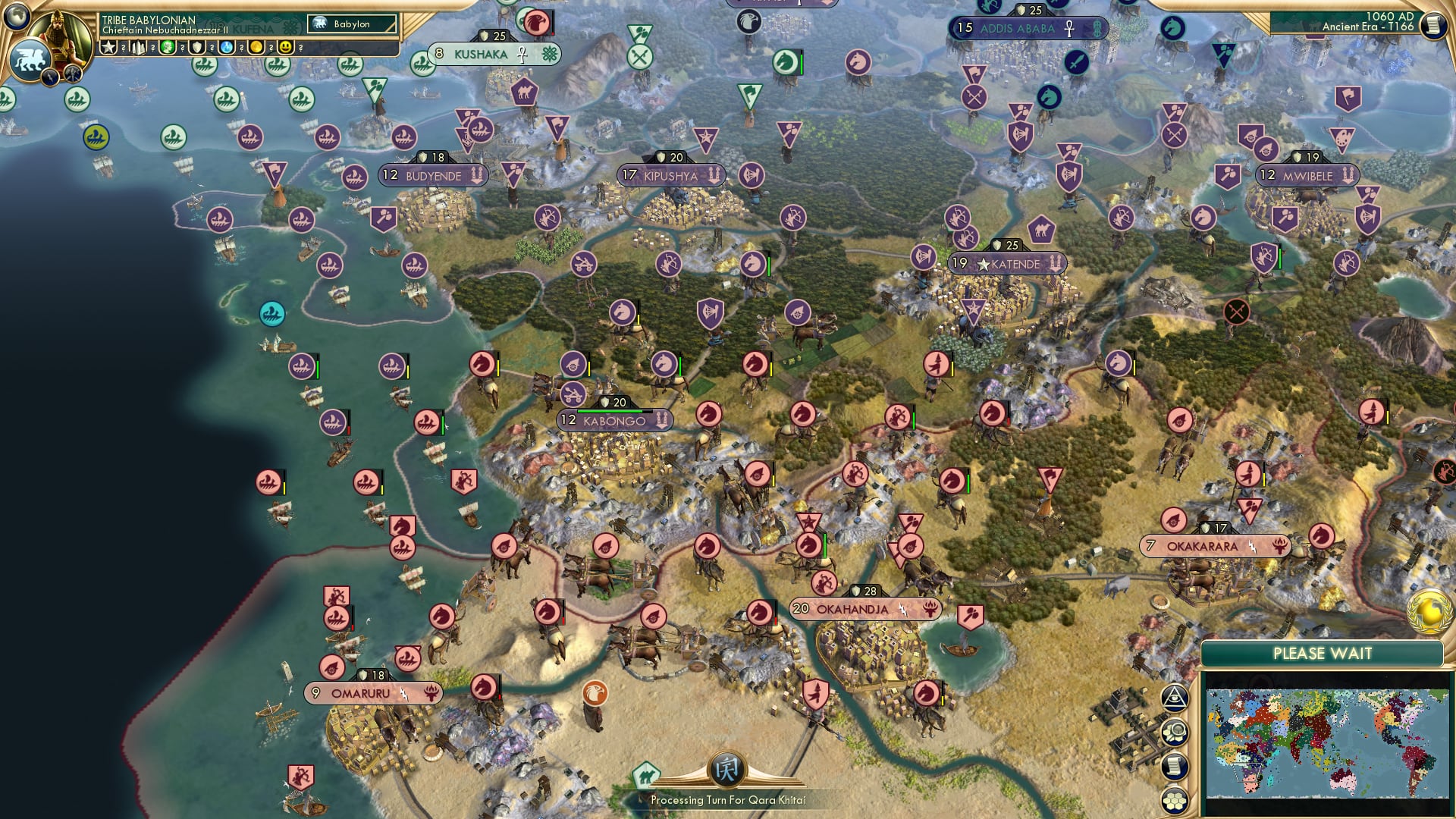1456x819 pixels.
Task: Click the gold coin icon in the top bar
Action: 254,47
